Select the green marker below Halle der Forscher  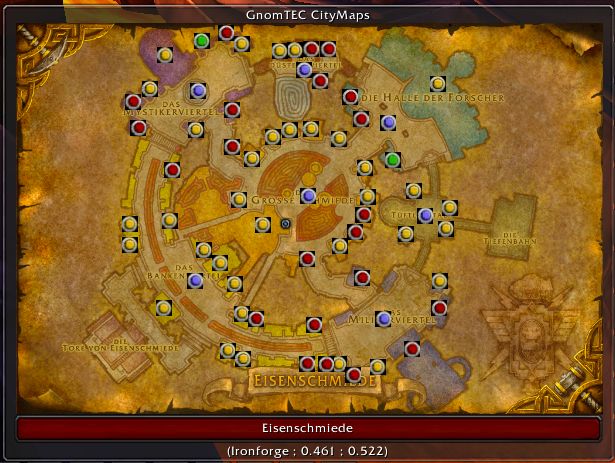coord(393,160)
